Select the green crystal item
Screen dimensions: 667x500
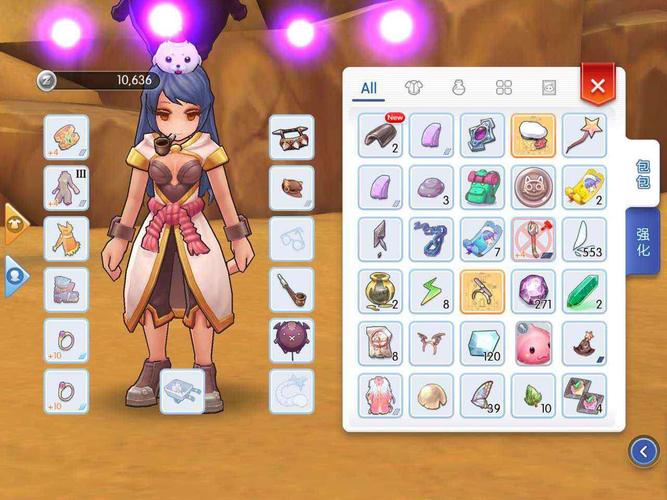(x=584, y=290)
